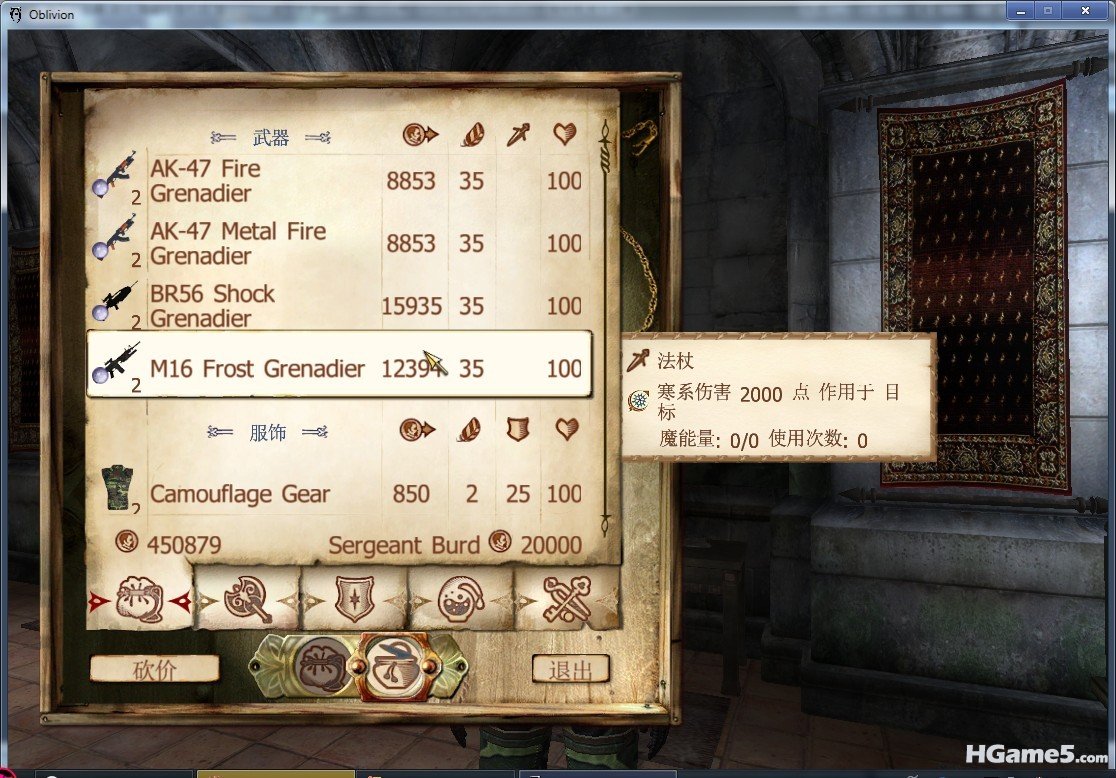Switch to the all-items sack tab
Screen dimensions: 1116x778
point(139,600)
